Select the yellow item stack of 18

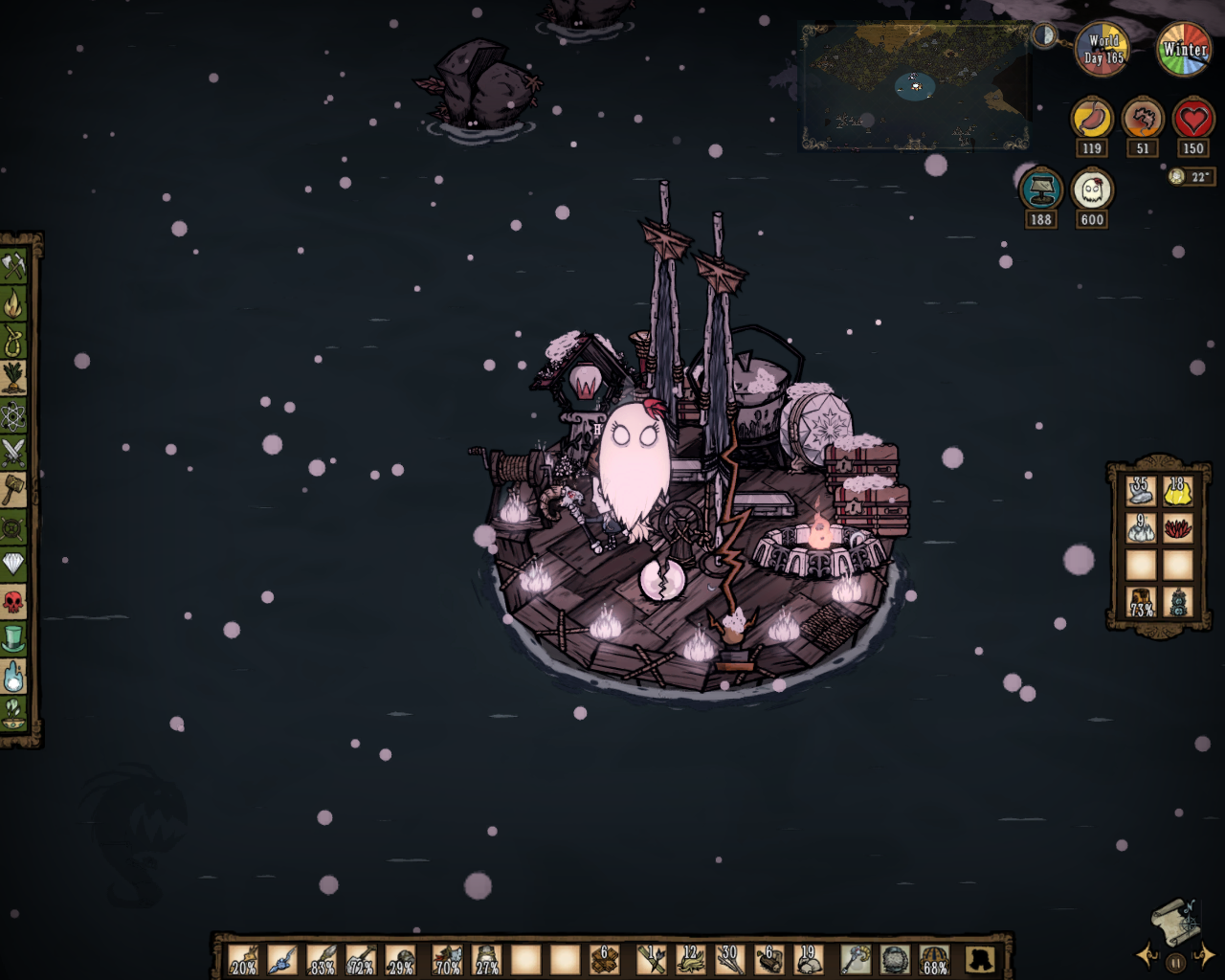(x=1177, y=491)
